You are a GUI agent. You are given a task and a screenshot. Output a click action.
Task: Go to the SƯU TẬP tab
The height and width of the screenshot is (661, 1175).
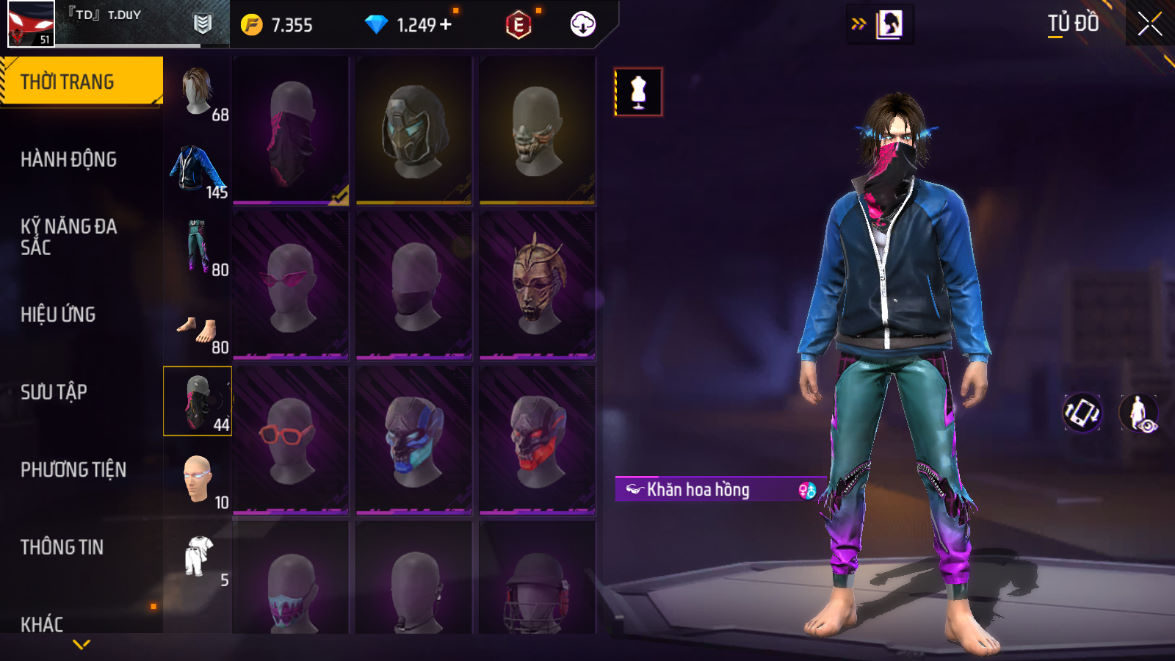pos(54,391)
